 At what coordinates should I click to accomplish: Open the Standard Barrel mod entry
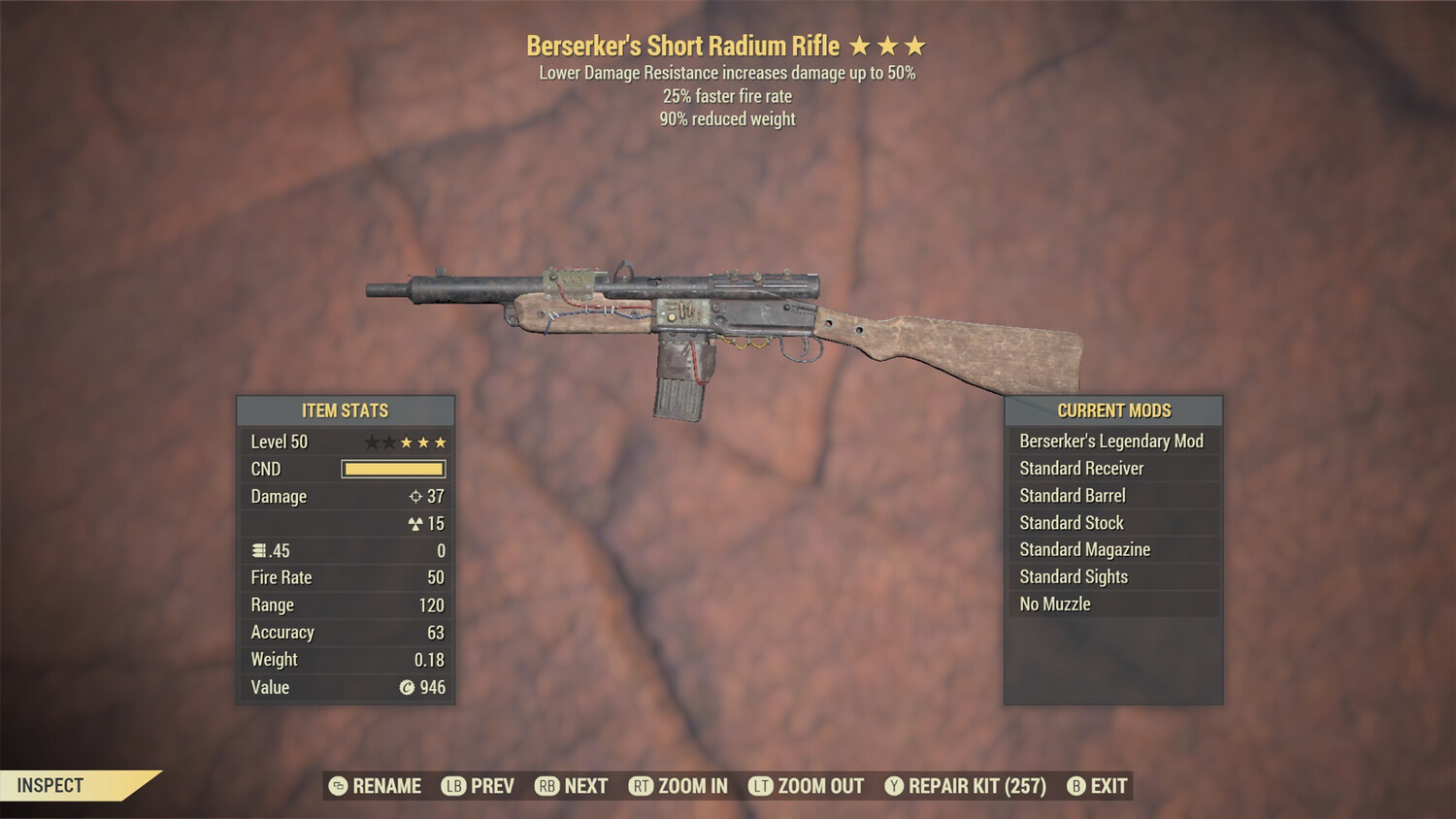pos(1113,495)
